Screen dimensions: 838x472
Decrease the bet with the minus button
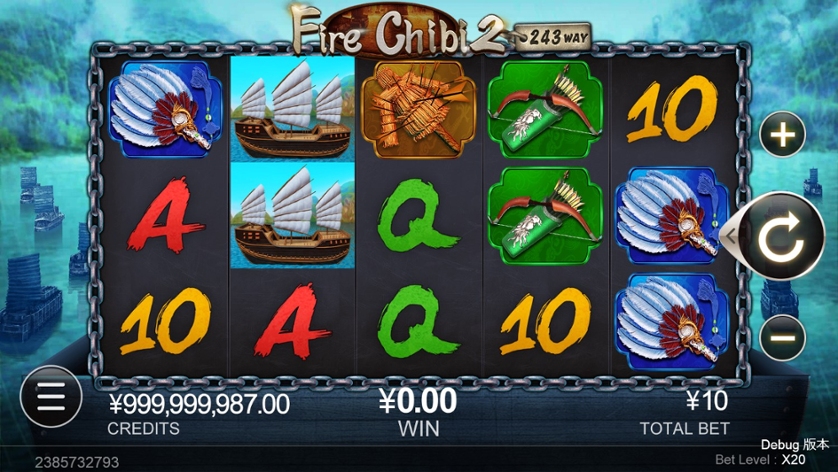coord(783,337)
